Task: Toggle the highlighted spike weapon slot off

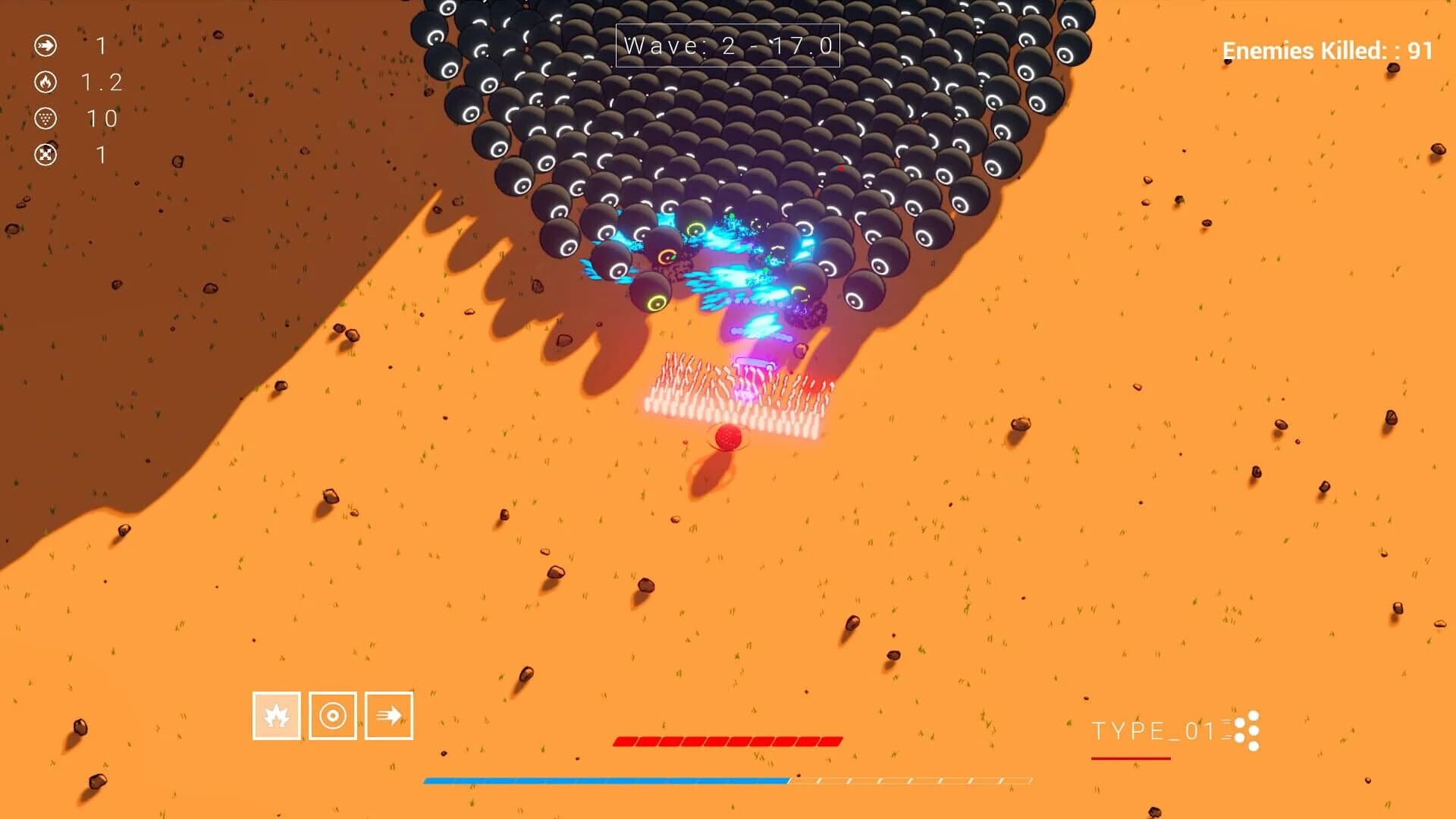Action: coord(277,717)
